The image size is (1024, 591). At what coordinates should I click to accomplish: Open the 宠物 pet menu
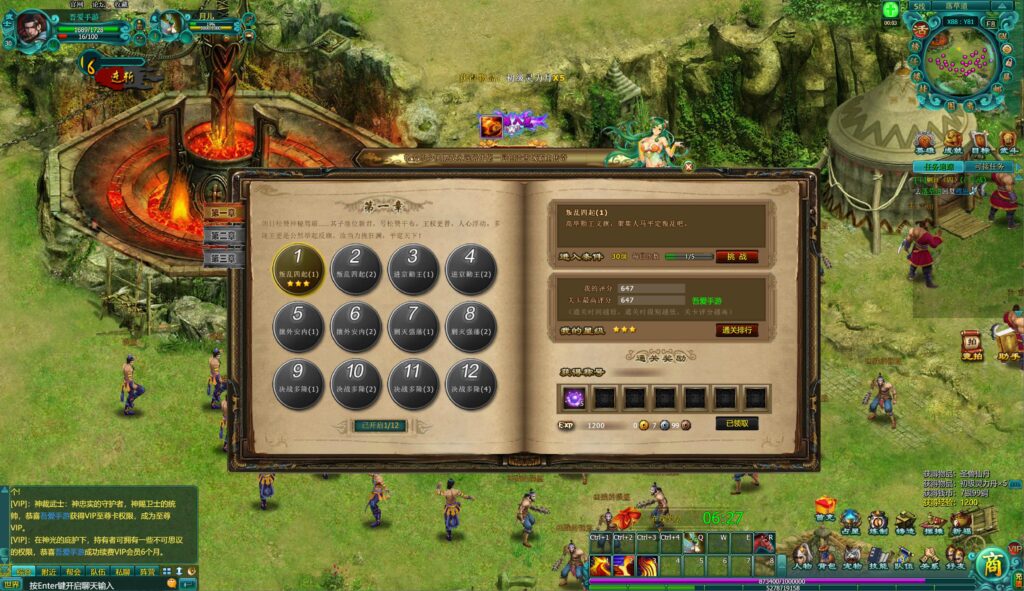click(x=852, y=556)
